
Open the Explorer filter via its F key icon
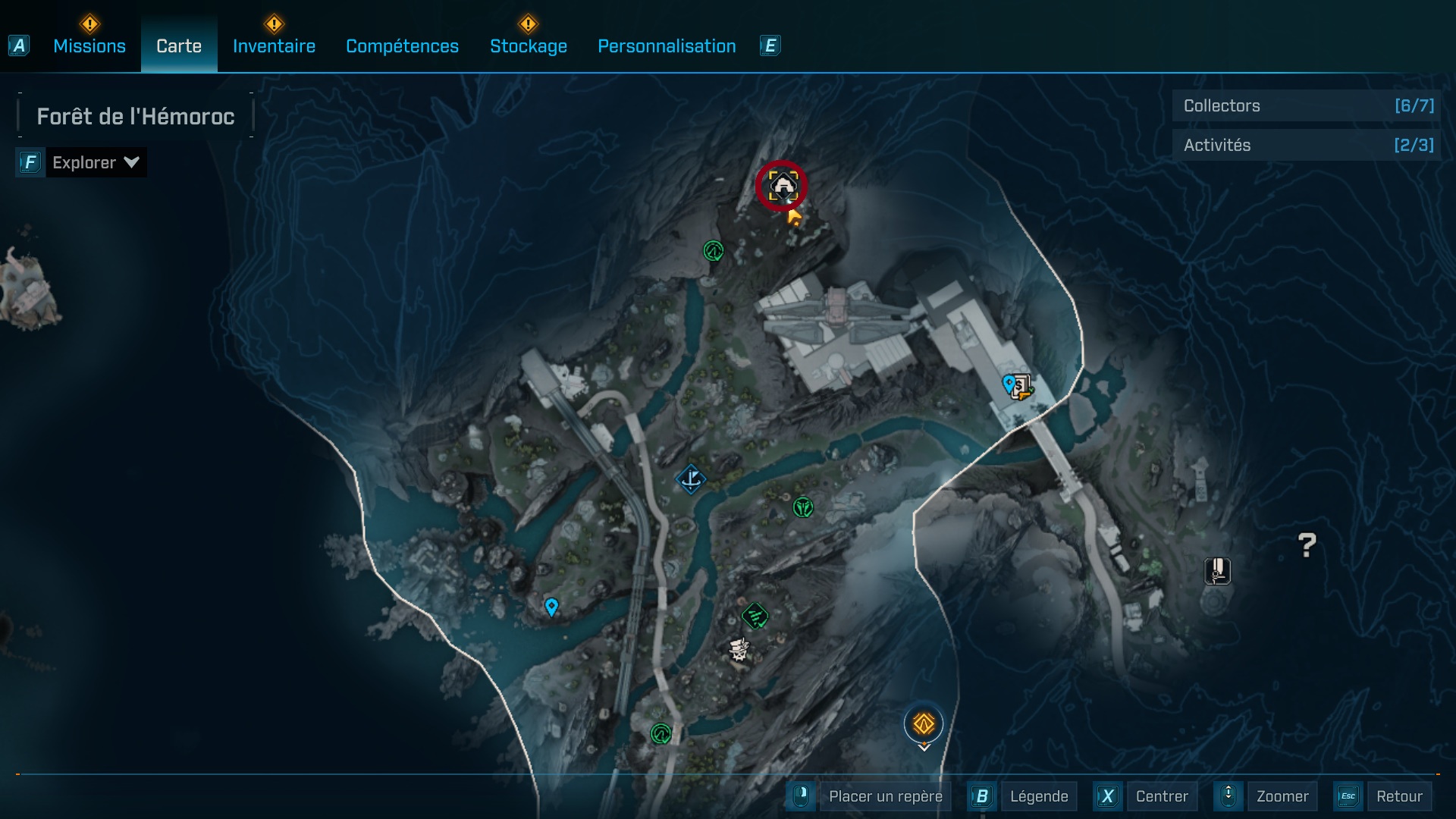pyautogui.click(x=29, y=162)
